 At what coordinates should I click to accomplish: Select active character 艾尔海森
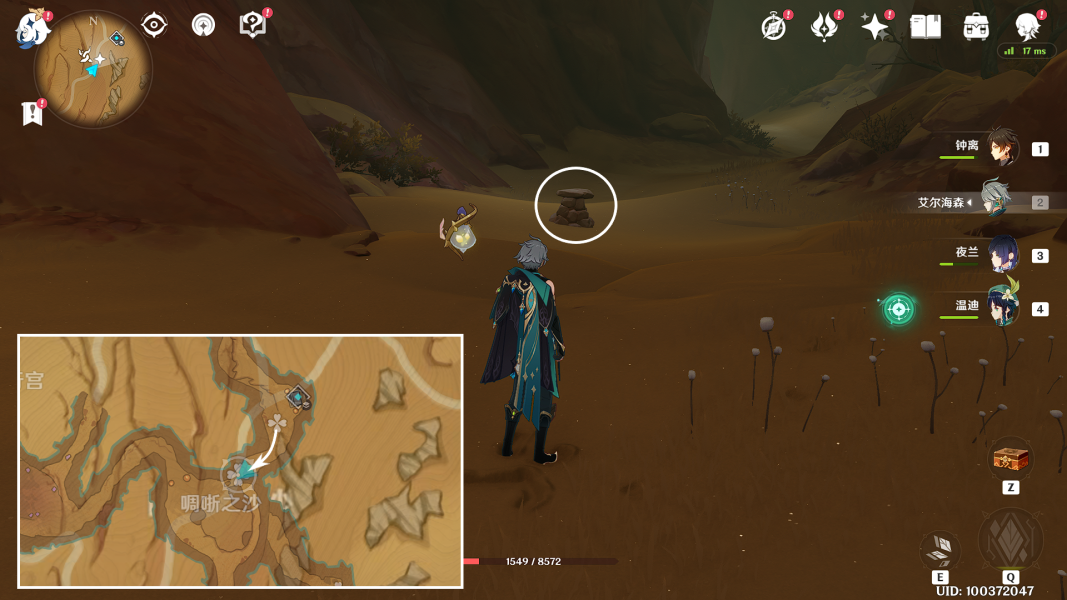(996, 201)
